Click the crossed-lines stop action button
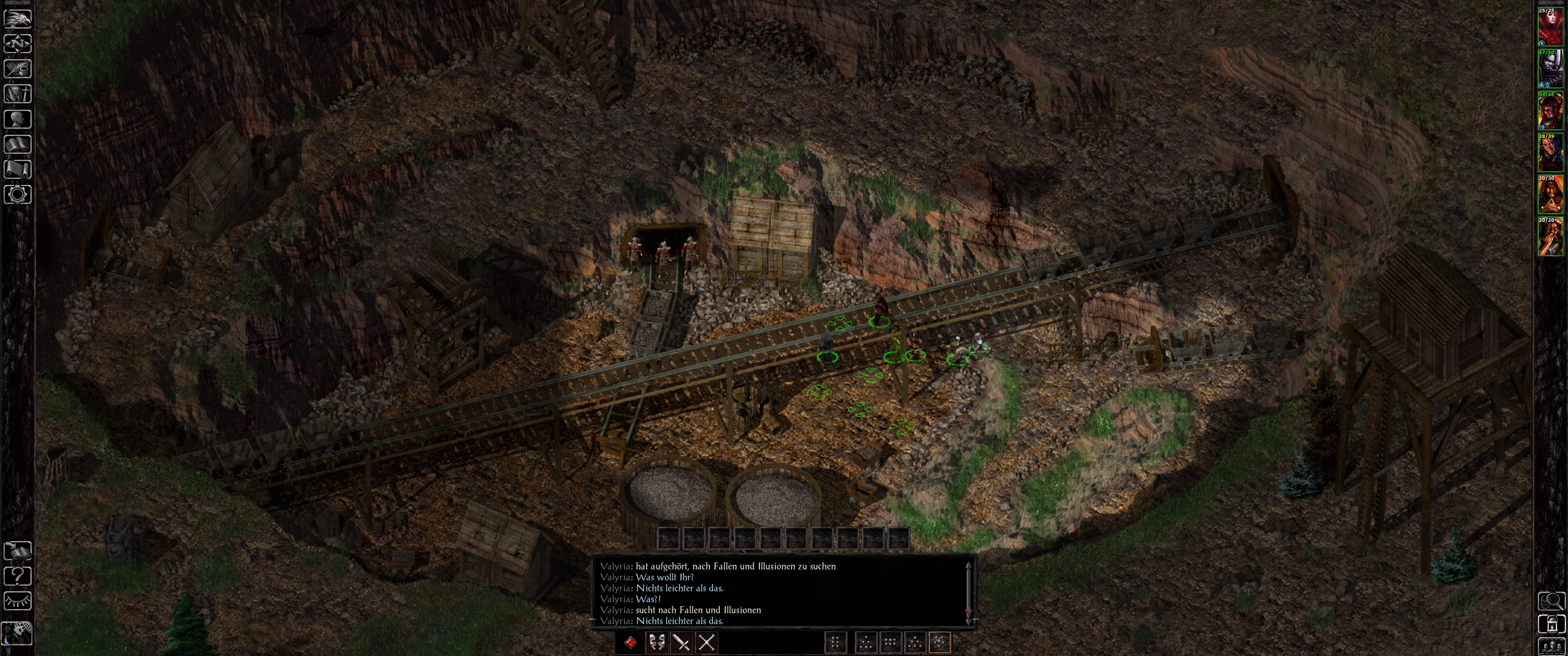The height and width of the screenshot is (656, 1568). [707, 643]
